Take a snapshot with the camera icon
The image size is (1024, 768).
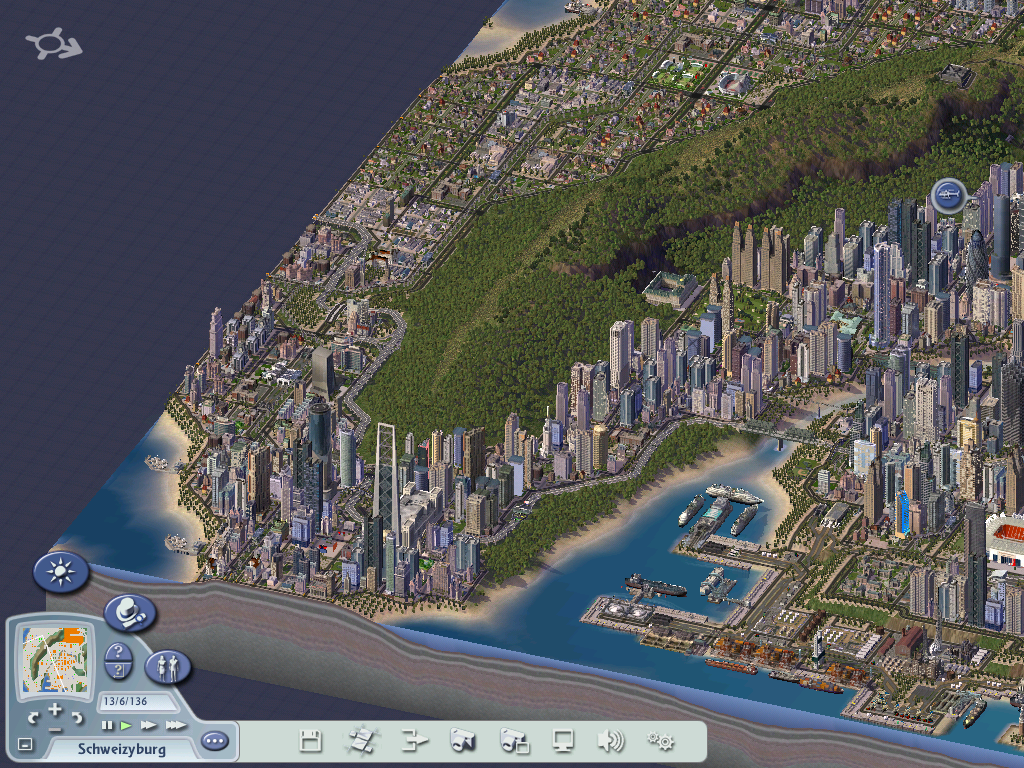(x=463, y=741)
